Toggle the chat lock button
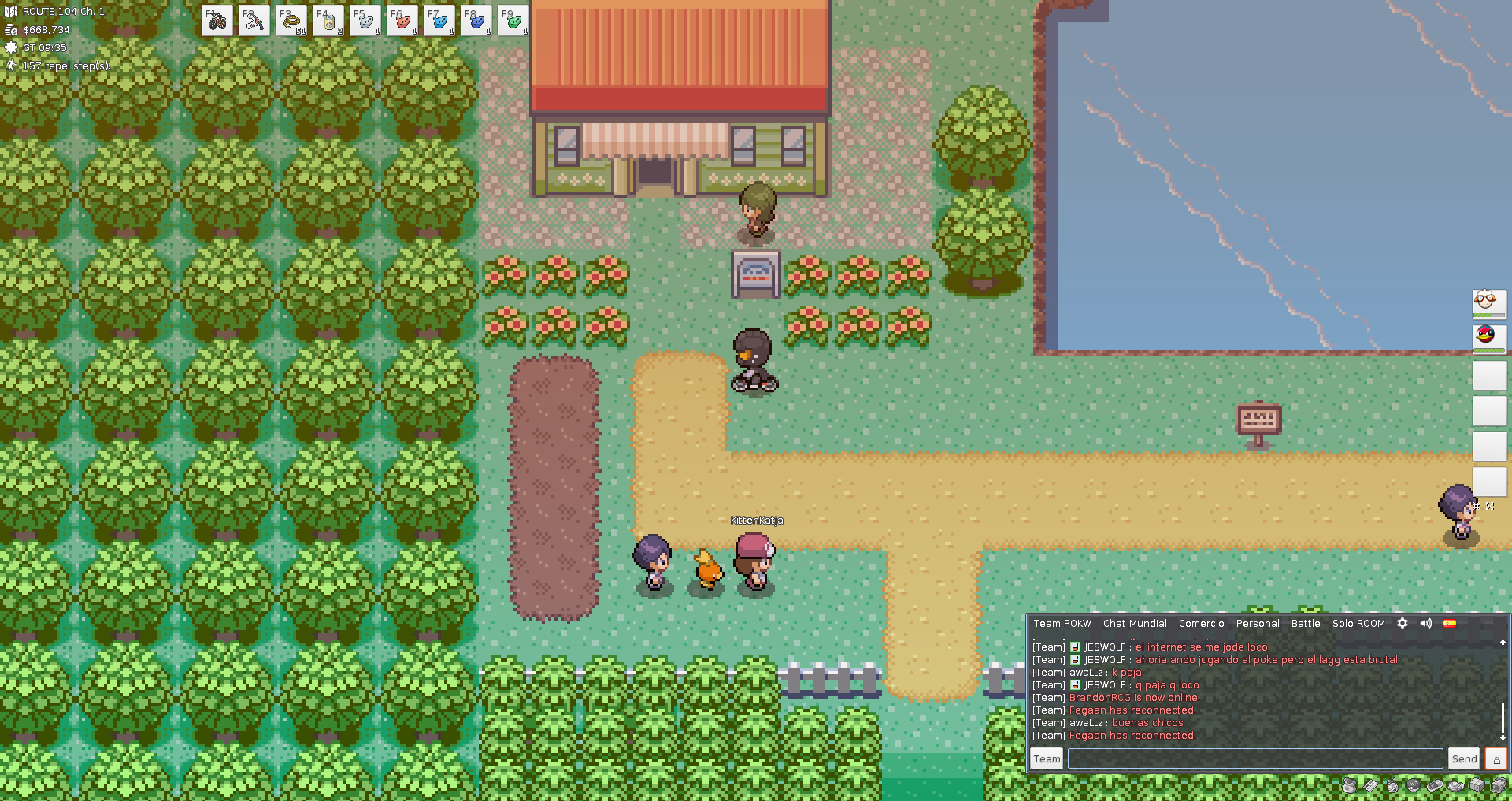The image size is (1512, 801). tap(1496, 758)
